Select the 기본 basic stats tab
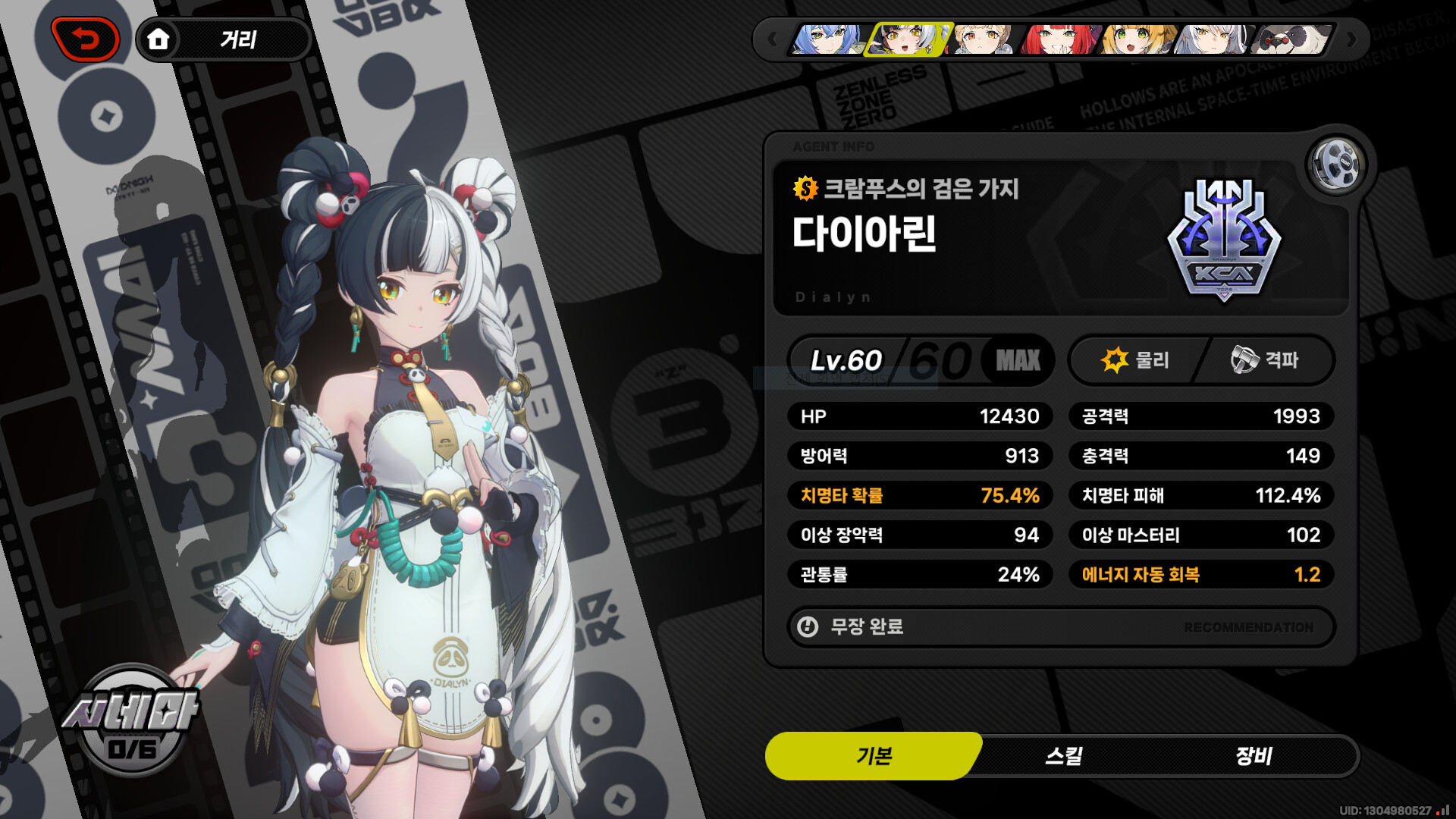1456x819 pixels. pyautogui.click(x=874, y=756)
